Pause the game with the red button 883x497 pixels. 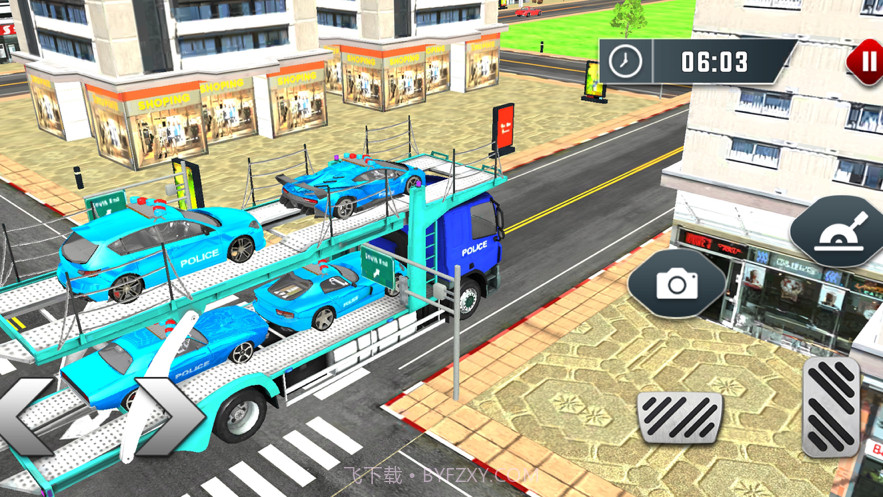pos(866,62)
